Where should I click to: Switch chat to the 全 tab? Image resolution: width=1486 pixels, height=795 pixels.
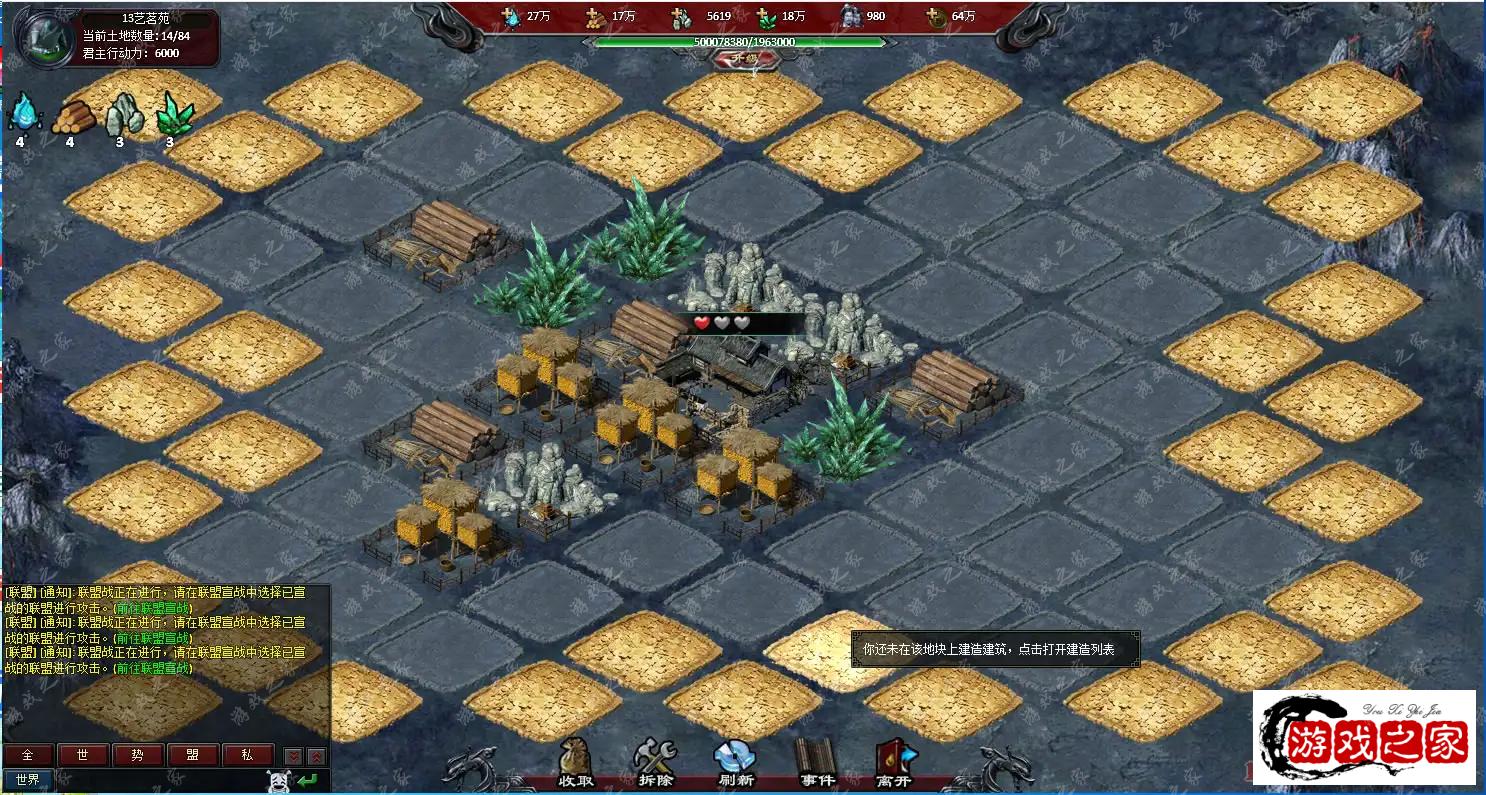click(x=28, y=755)
